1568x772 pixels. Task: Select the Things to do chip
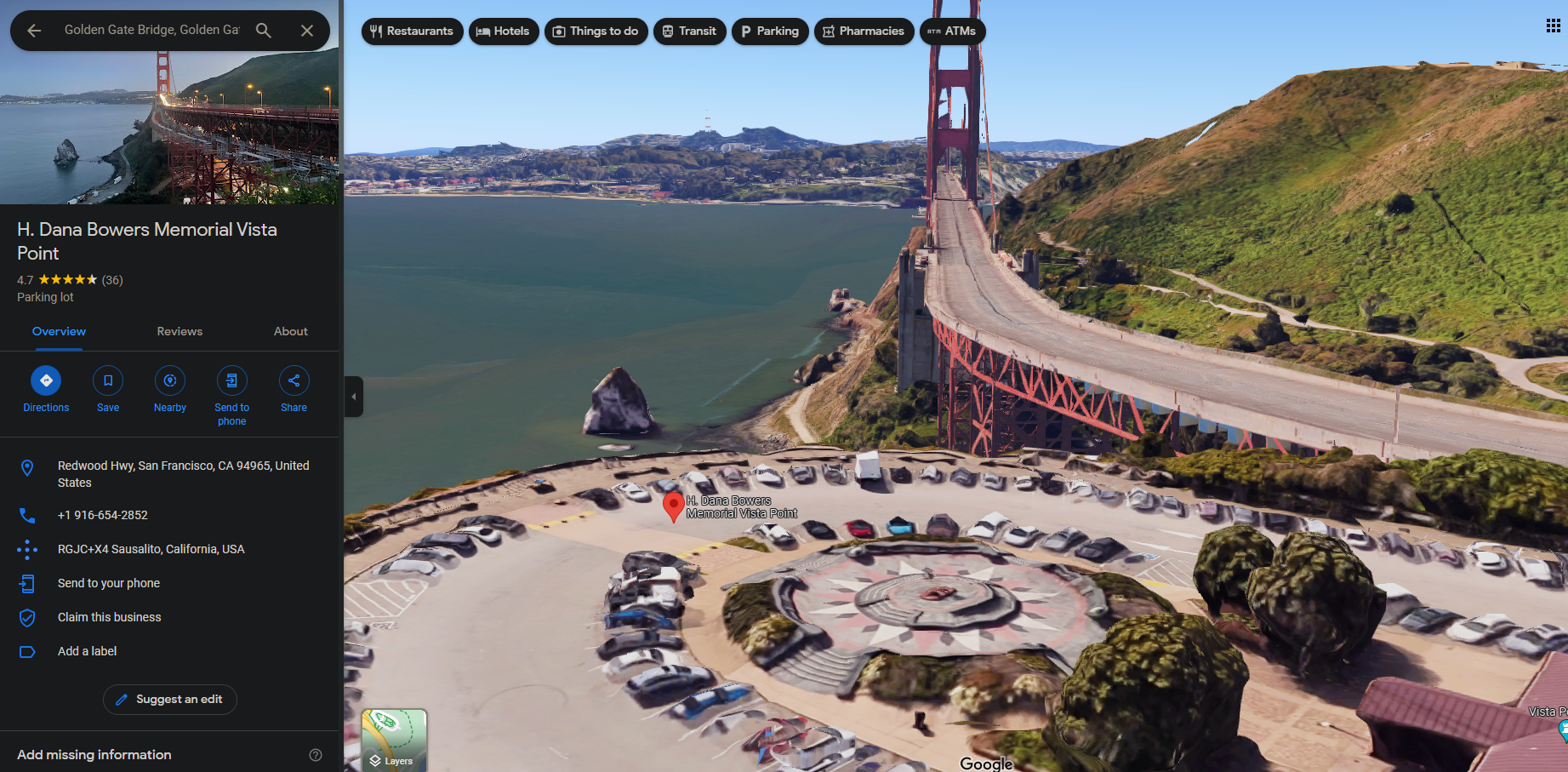click(596, 31)
